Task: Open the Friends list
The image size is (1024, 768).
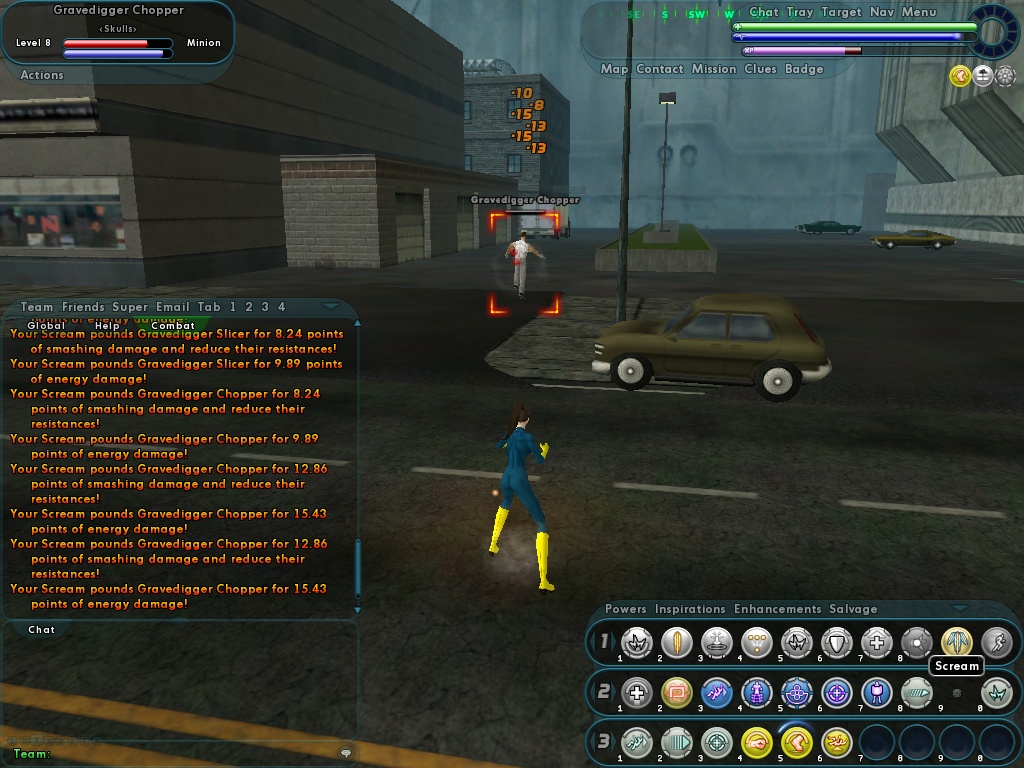Action: coord(83,307)
